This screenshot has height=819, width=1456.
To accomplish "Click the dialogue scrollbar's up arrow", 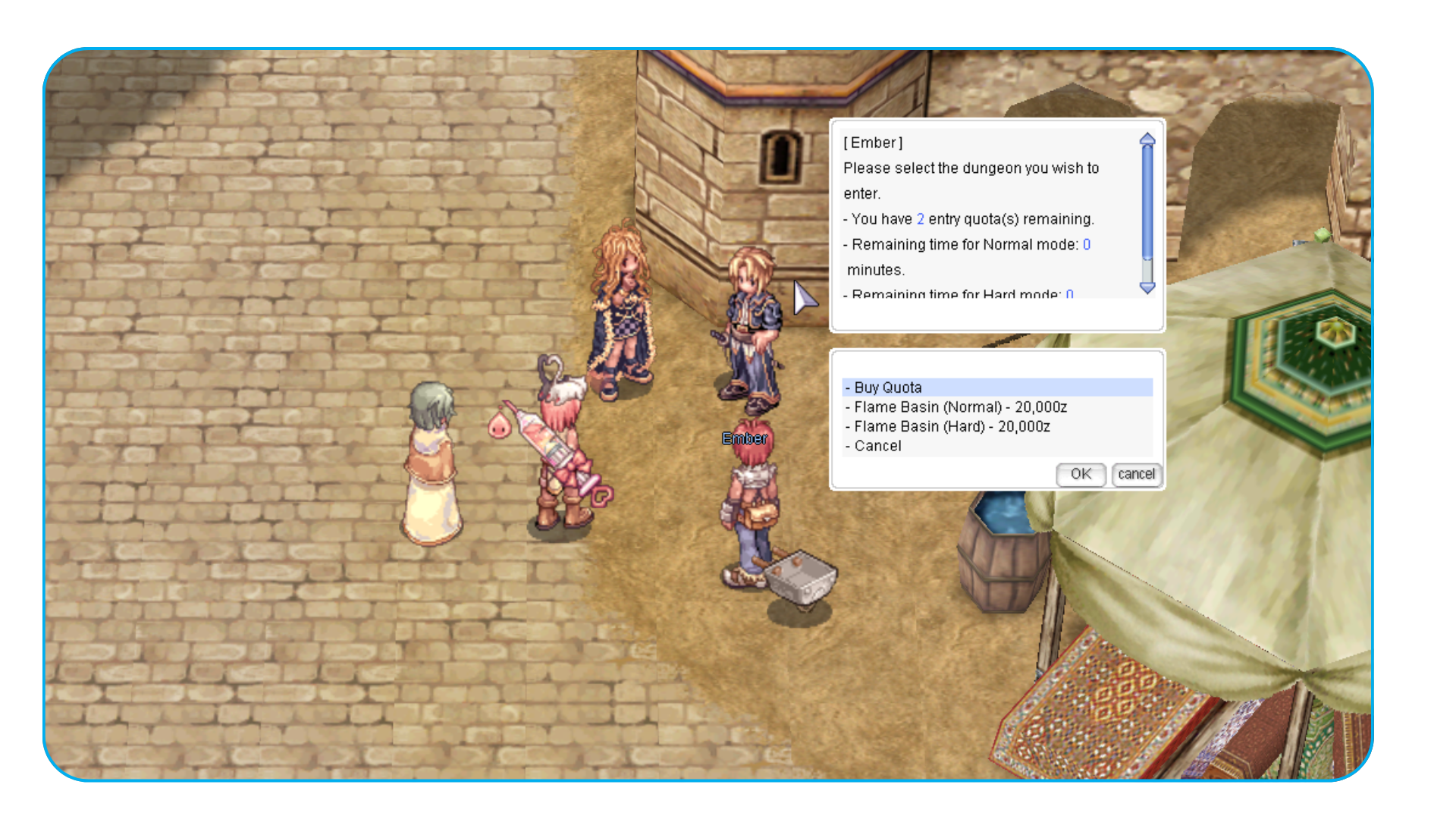I will pos(1147,140).
